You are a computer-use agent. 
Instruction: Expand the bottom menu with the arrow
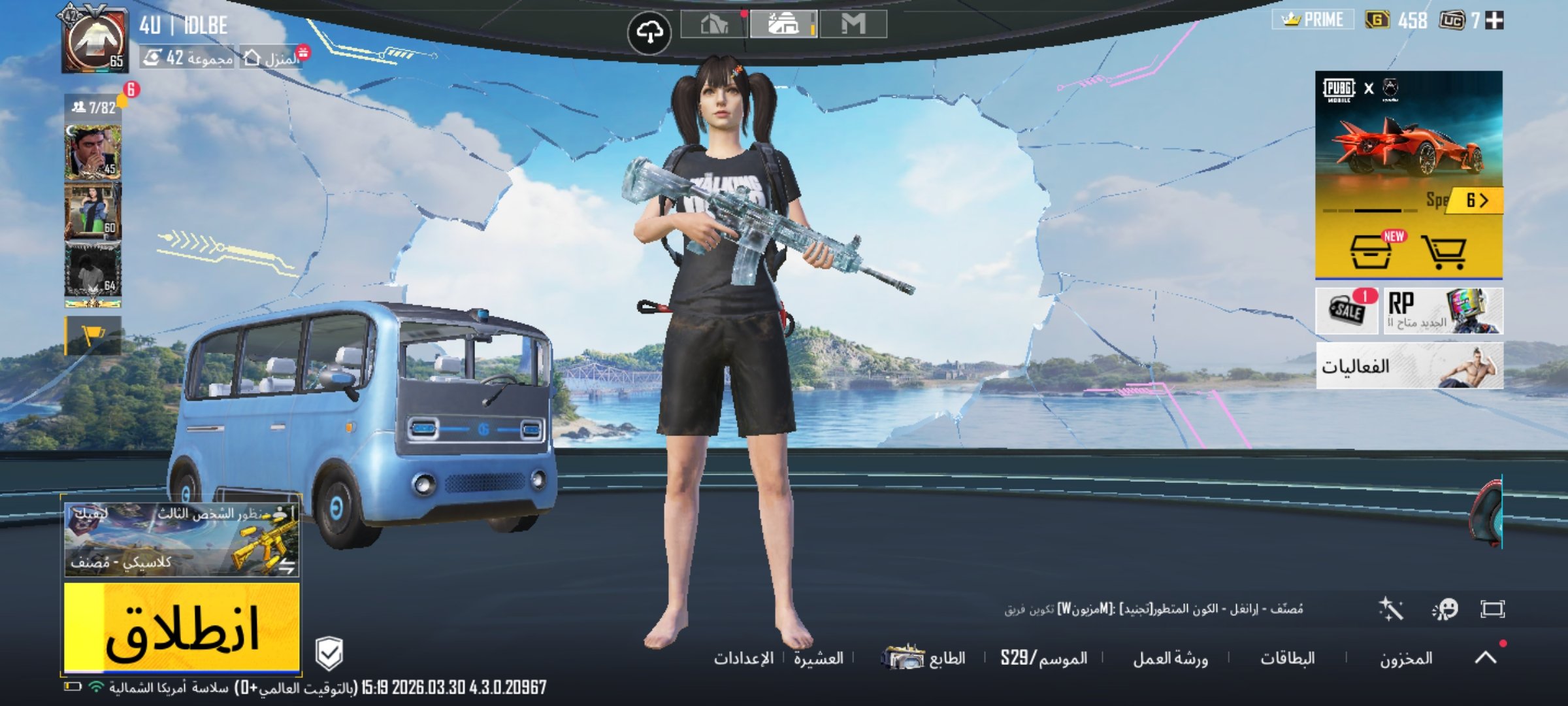(1486, 656)
